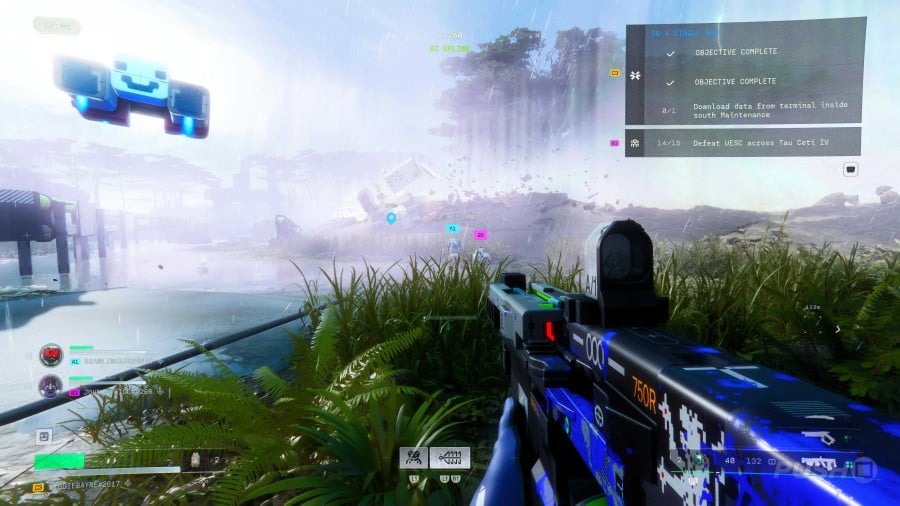Click the small icon below the objectives panel
The height and width of the screenshot is (506, 900).
tap(850, 169)
